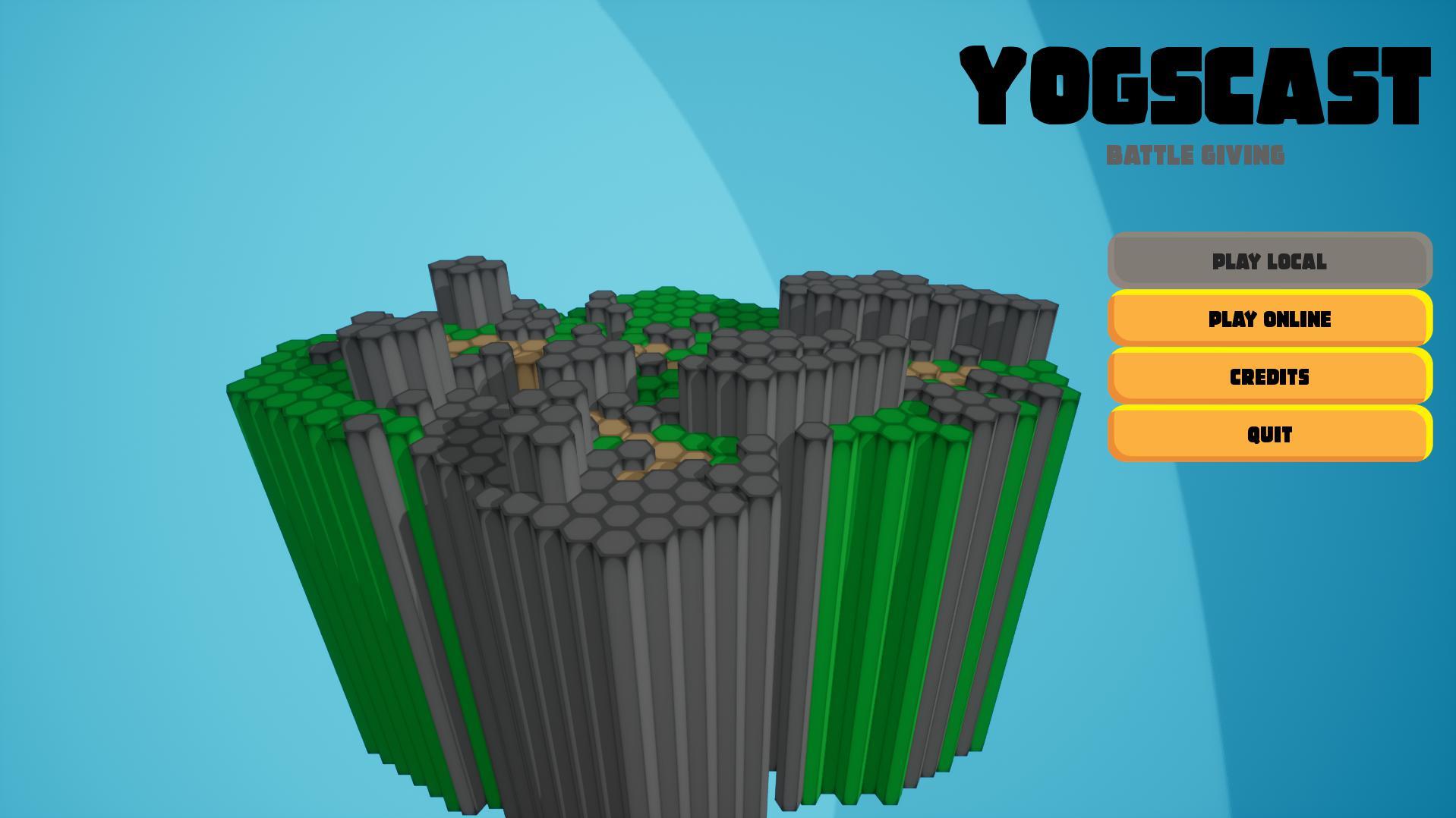Image resolution: width=1456 pixels, height=818 pixels.
Task: Highlight the CREDITS option
Action: (1268, 376)
